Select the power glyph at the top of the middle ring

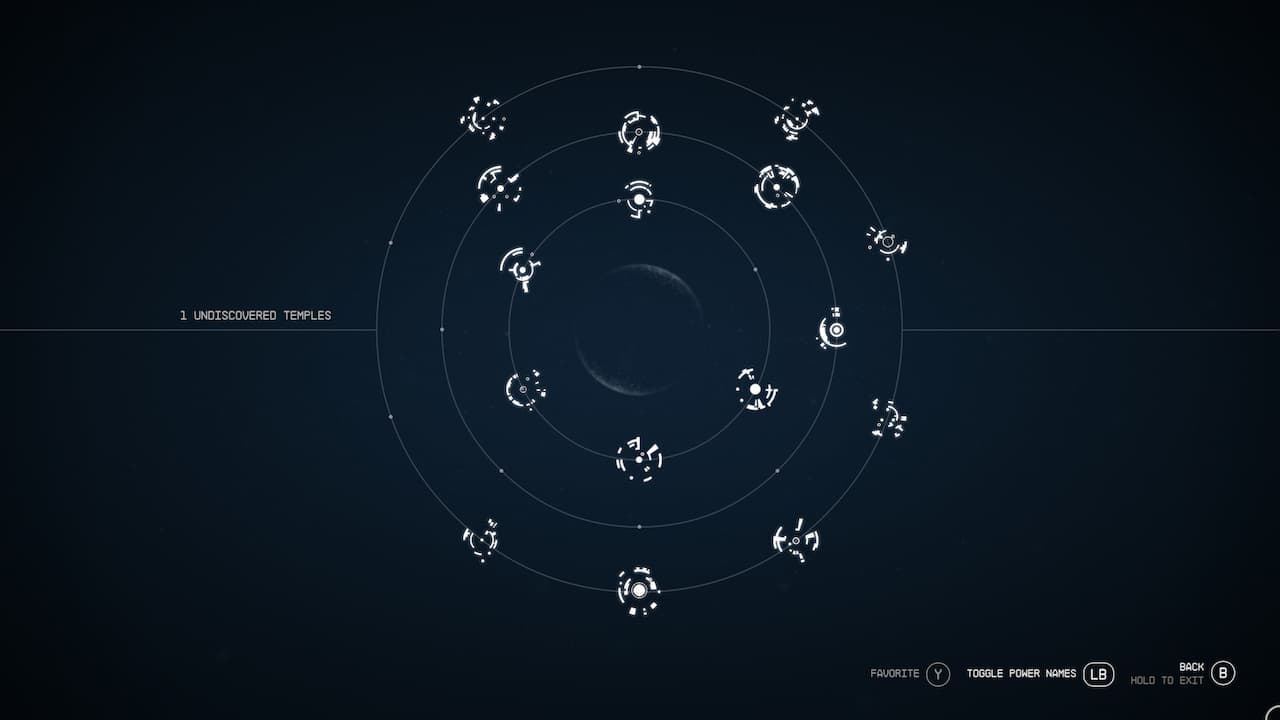637,133
